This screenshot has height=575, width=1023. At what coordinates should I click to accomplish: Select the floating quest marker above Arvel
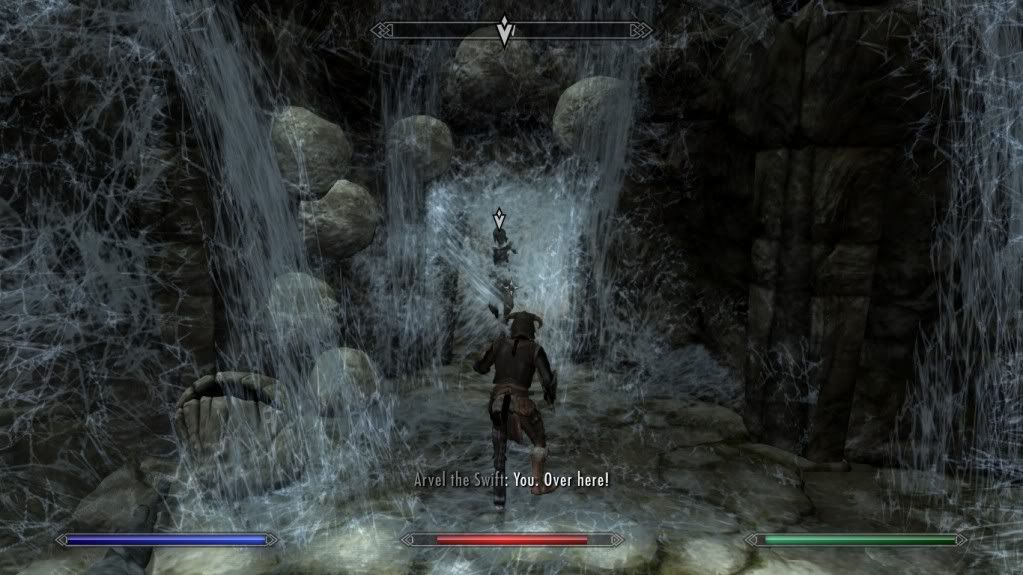pyautogui.click(x=499, y=218)
